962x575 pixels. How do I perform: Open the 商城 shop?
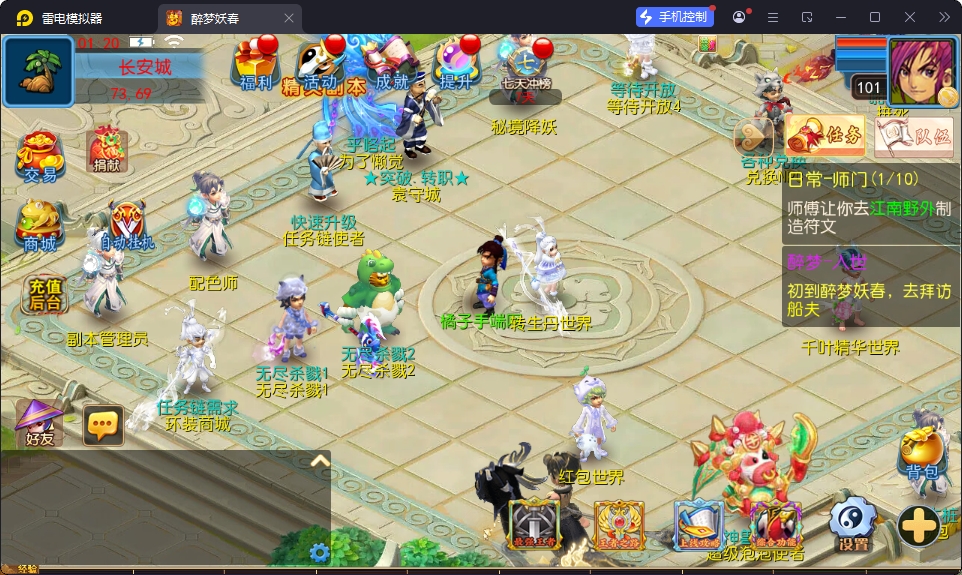pyautogui.click(x=40, y=226)
